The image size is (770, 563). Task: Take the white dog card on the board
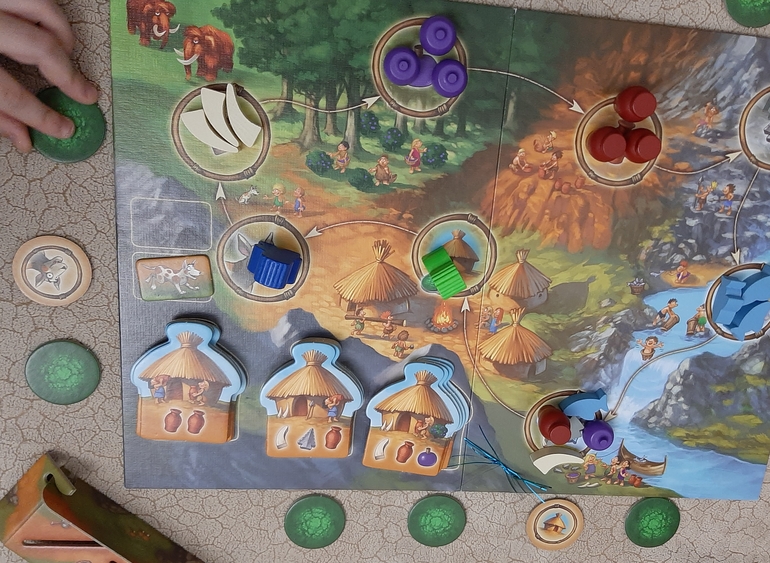174,277
